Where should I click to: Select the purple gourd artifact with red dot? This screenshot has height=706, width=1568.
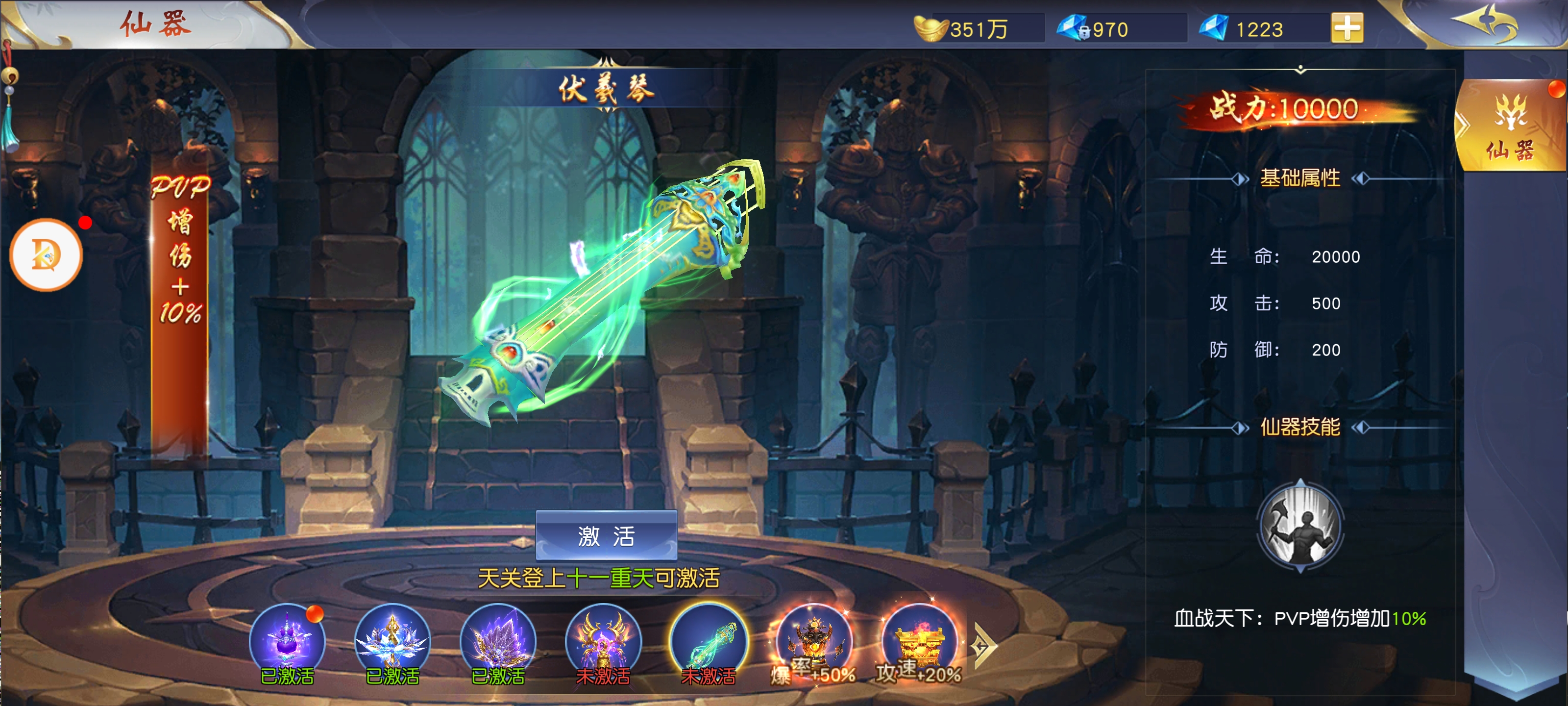[x=287, y=640]
